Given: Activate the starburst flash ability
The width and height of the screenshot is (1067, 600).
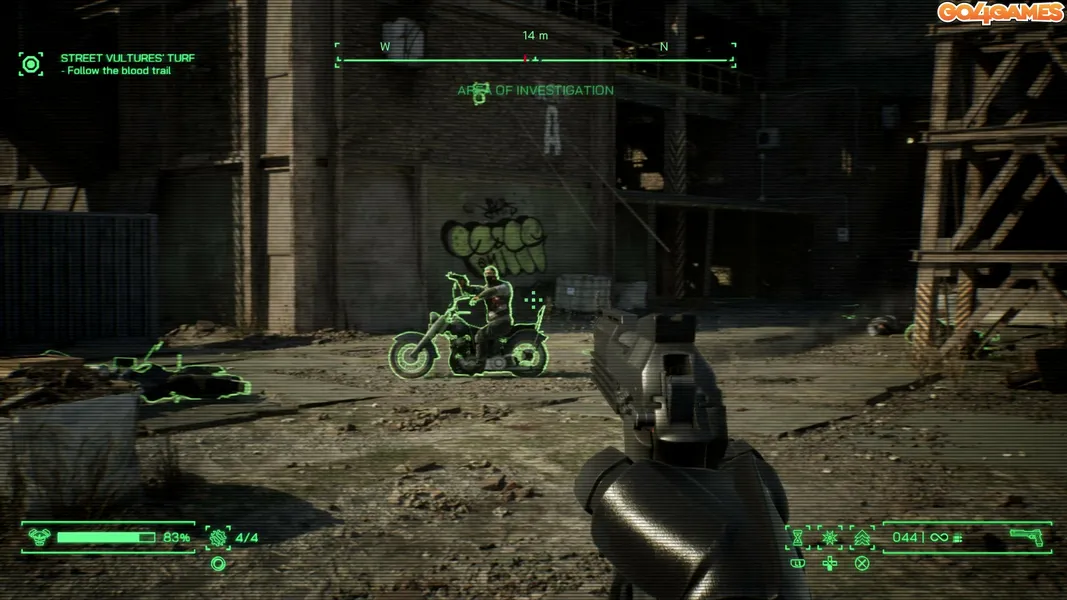Looking at the screenshot, I should (x=830, y=538).
